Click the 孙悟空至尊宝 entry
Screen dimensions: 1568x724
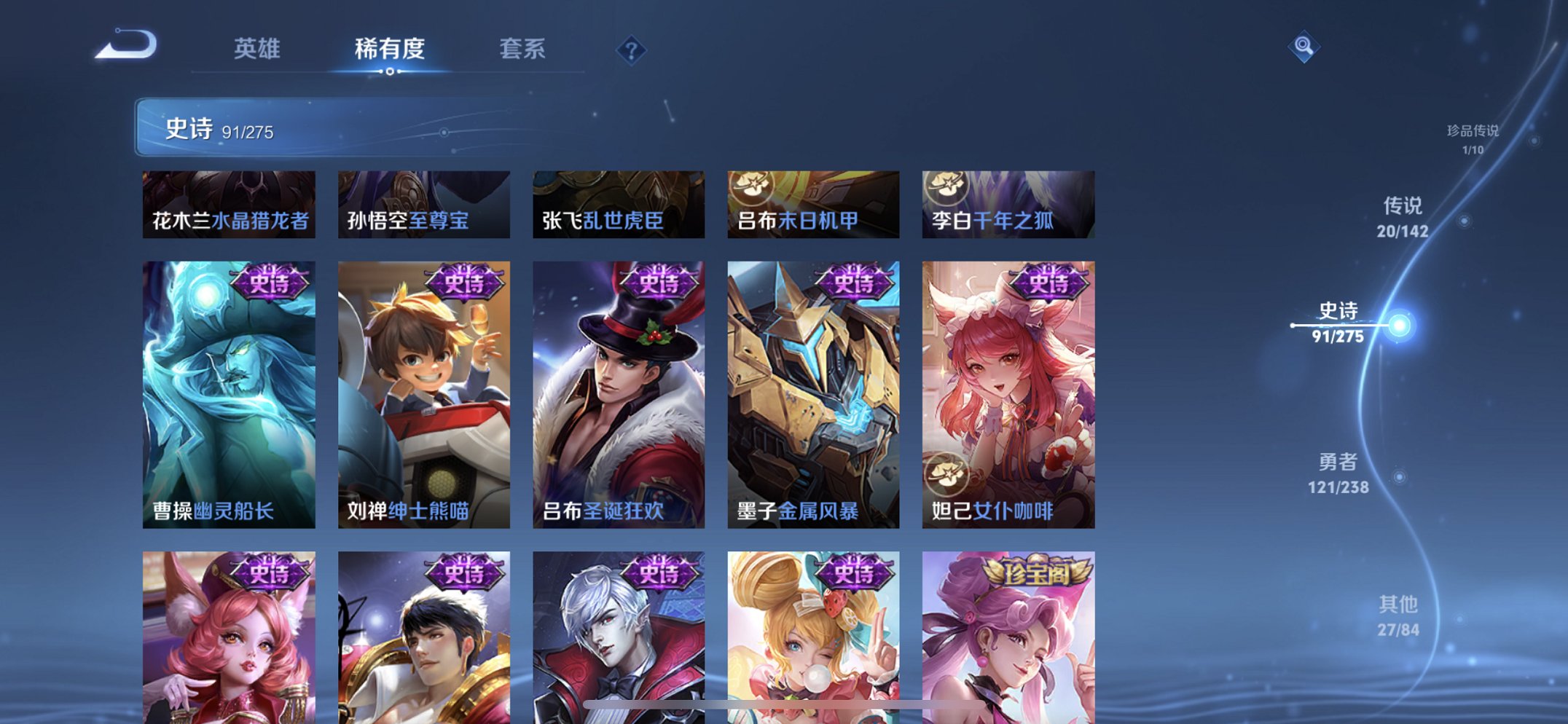coord(423,205)
